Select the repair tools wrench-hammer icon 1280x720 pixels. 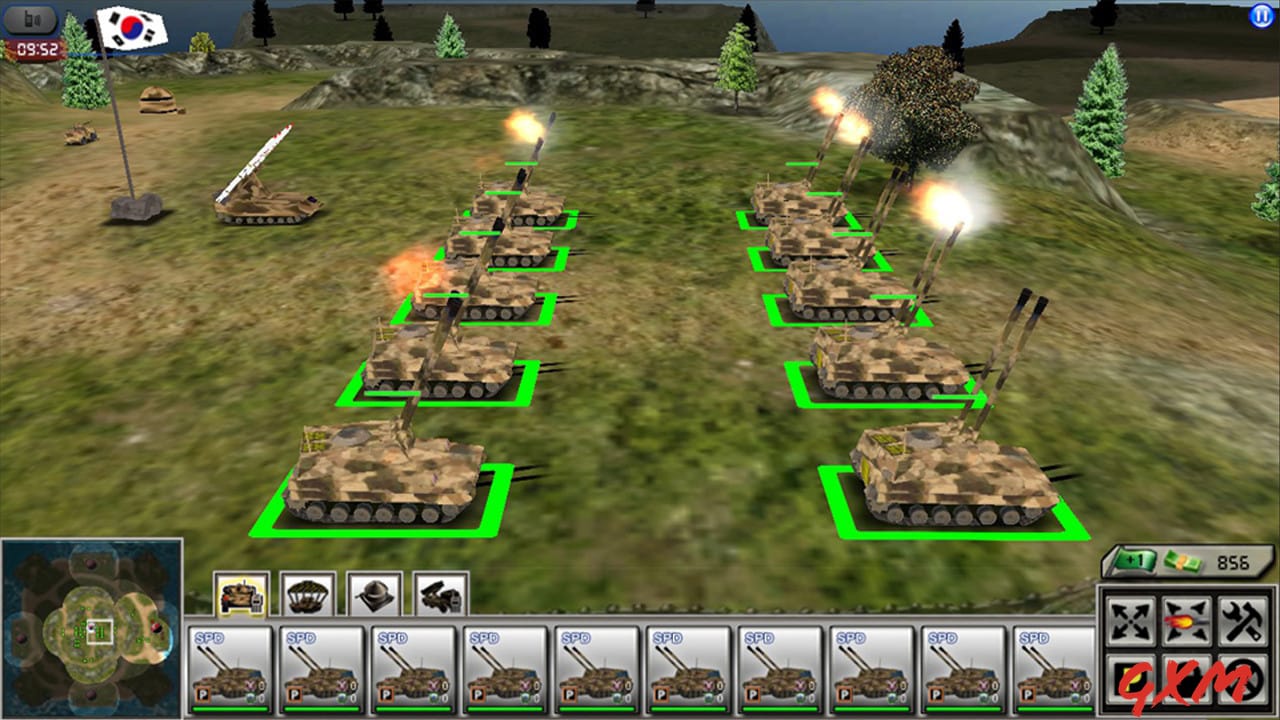coord(1240,617)
